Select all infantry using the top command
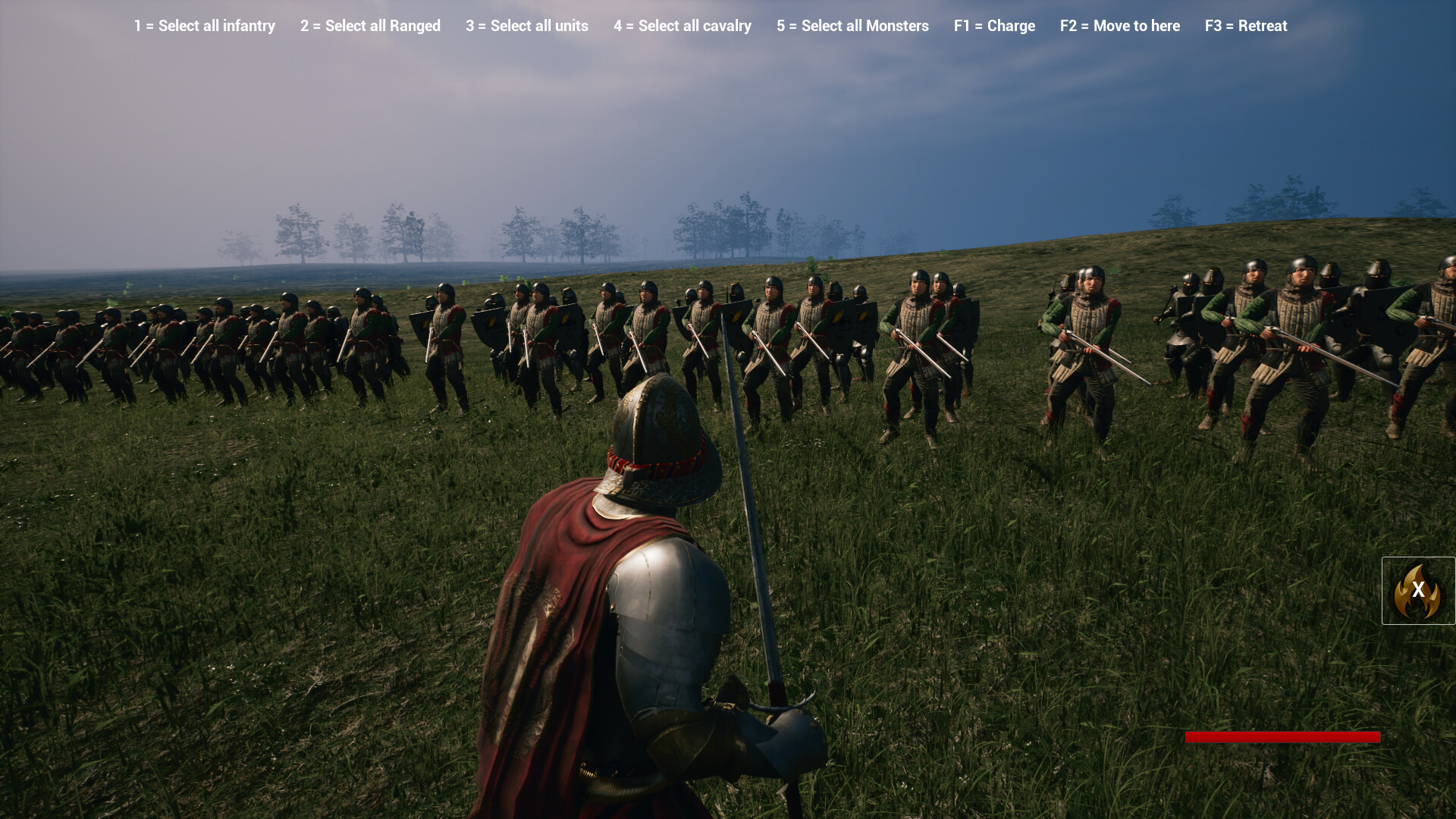Image resolution: width=1456 pixels, height=819 pixels. 204,26
